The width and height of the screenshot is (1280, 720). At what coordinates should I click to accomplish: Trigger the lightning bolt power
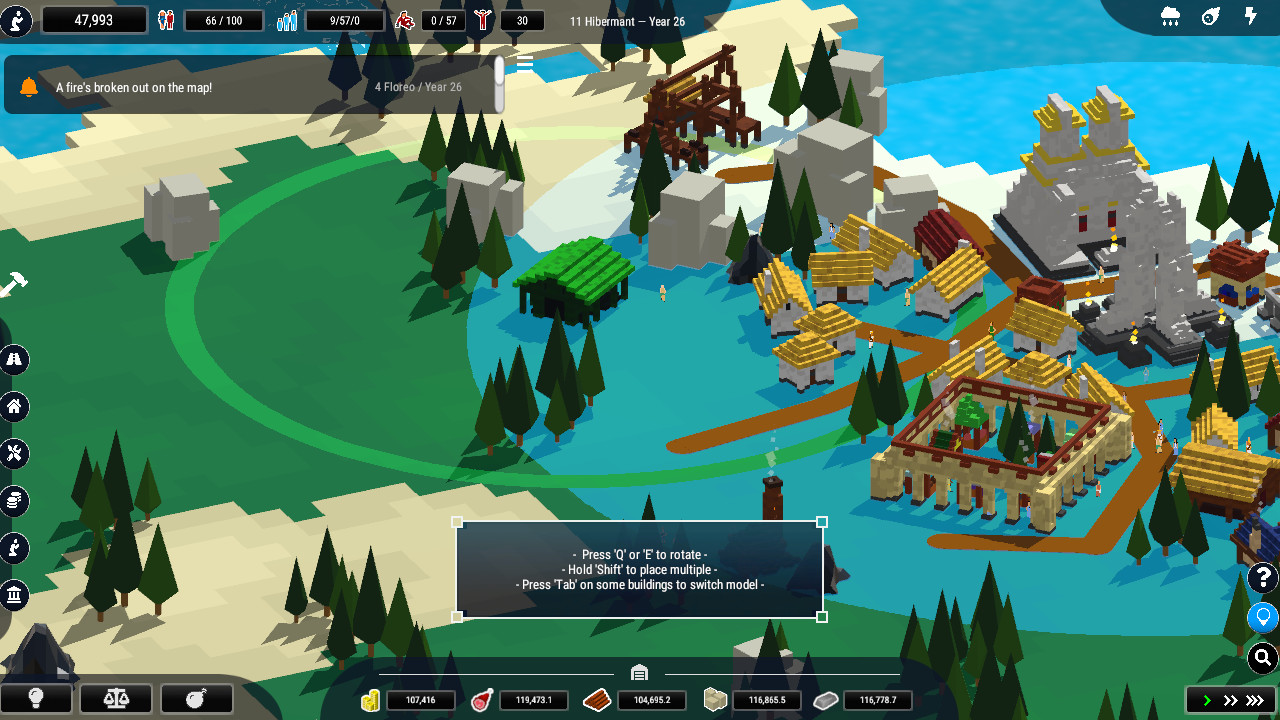1251,16
